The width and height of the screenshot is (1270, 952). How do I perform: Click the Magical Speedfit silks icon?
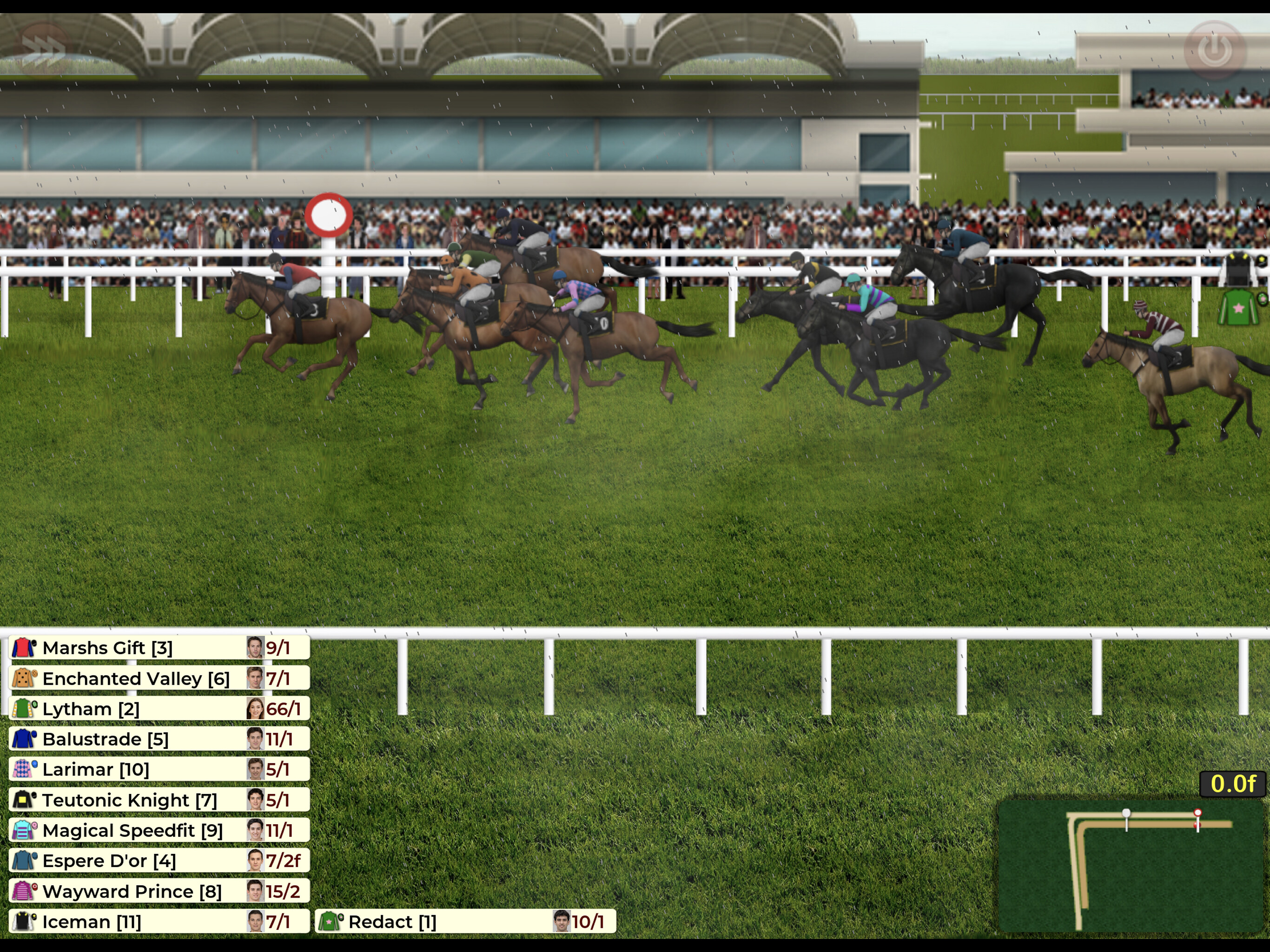[22, 830]
